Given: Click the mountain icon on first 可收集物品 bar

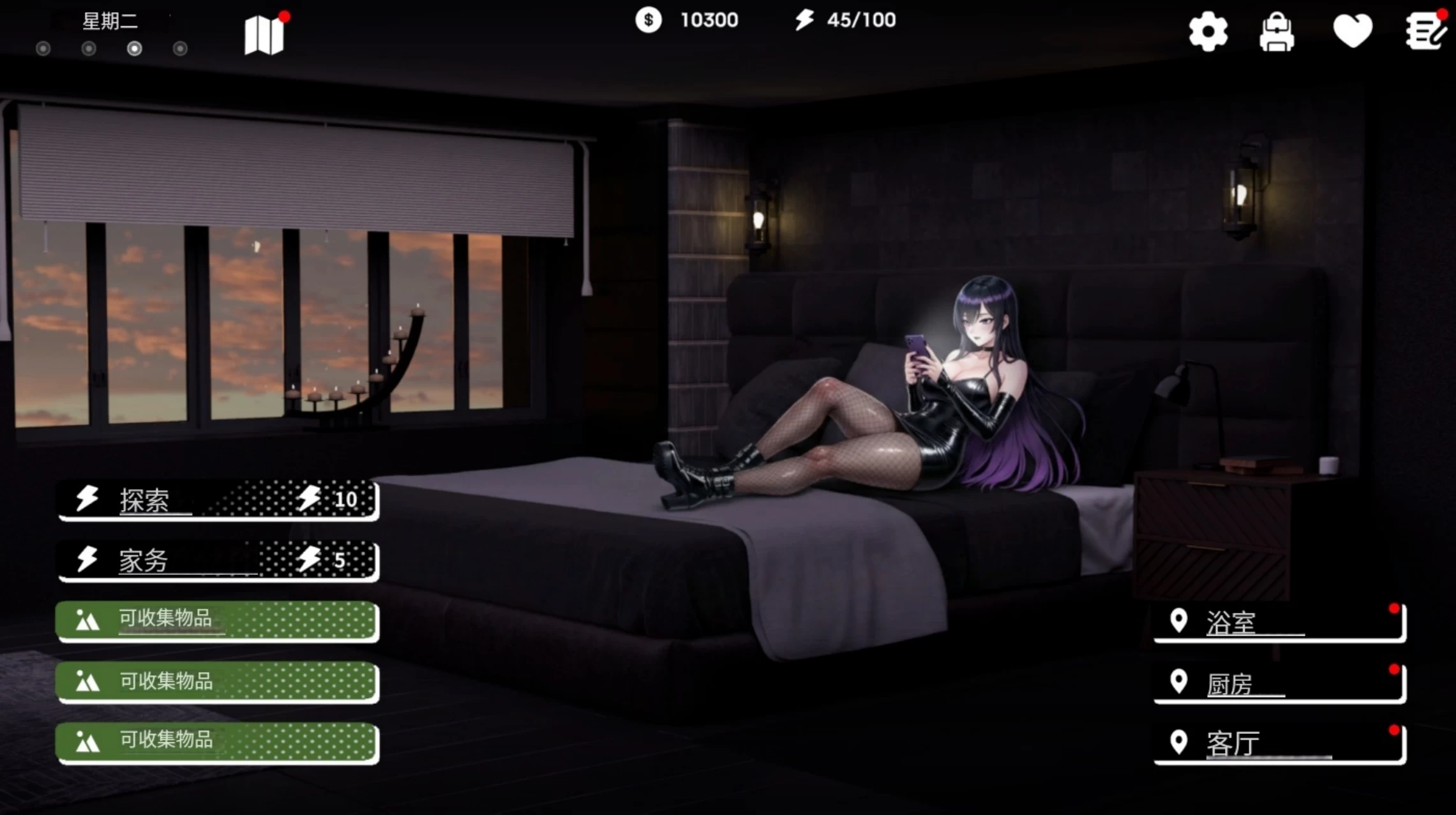Looking at the screenshot, I should 89,620.
